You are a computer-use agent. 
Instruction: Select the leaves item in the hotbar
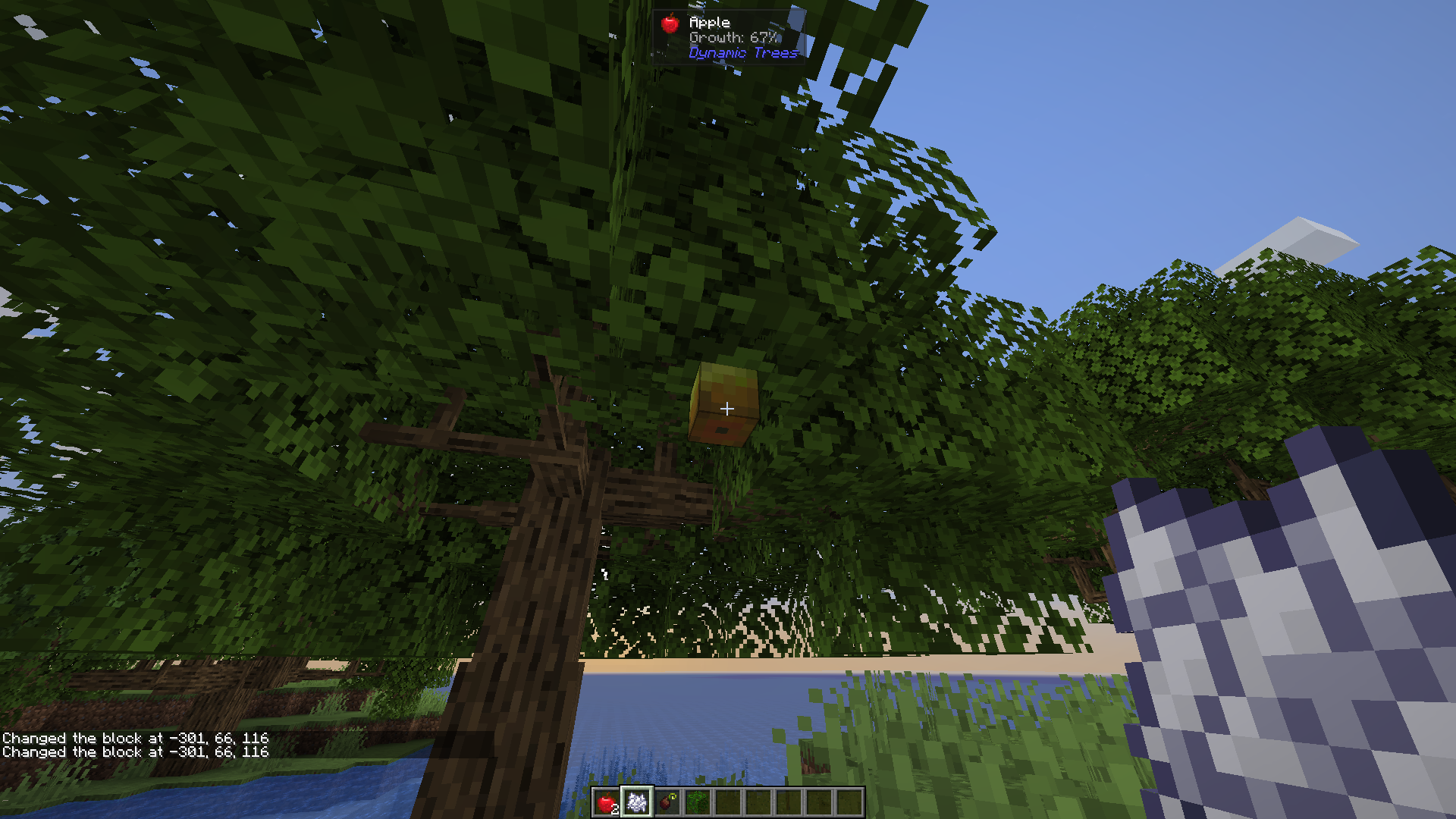tap(698, 802)
